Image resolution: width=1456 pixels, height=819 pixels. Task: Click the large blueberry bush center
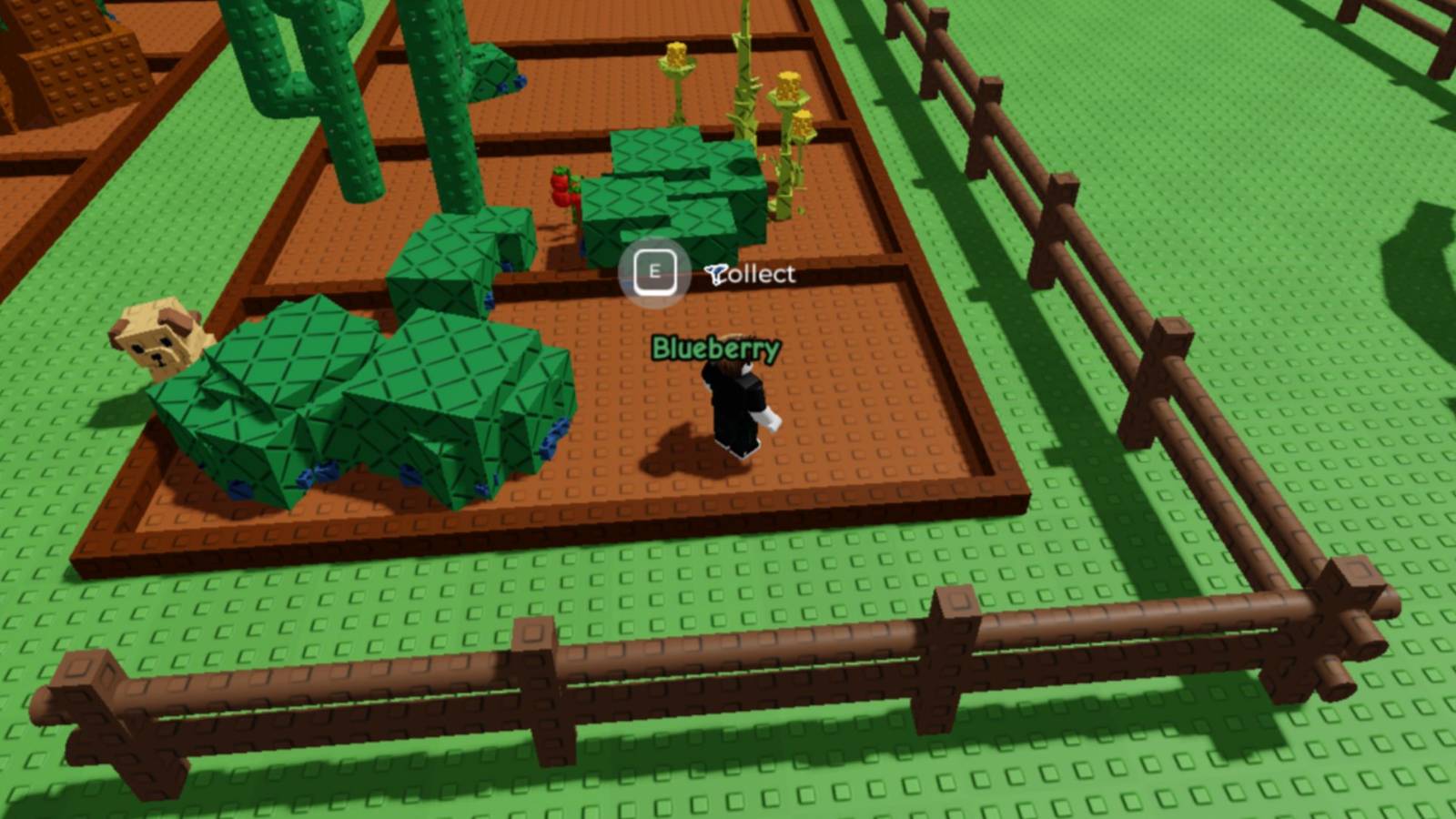click(364, 400)
